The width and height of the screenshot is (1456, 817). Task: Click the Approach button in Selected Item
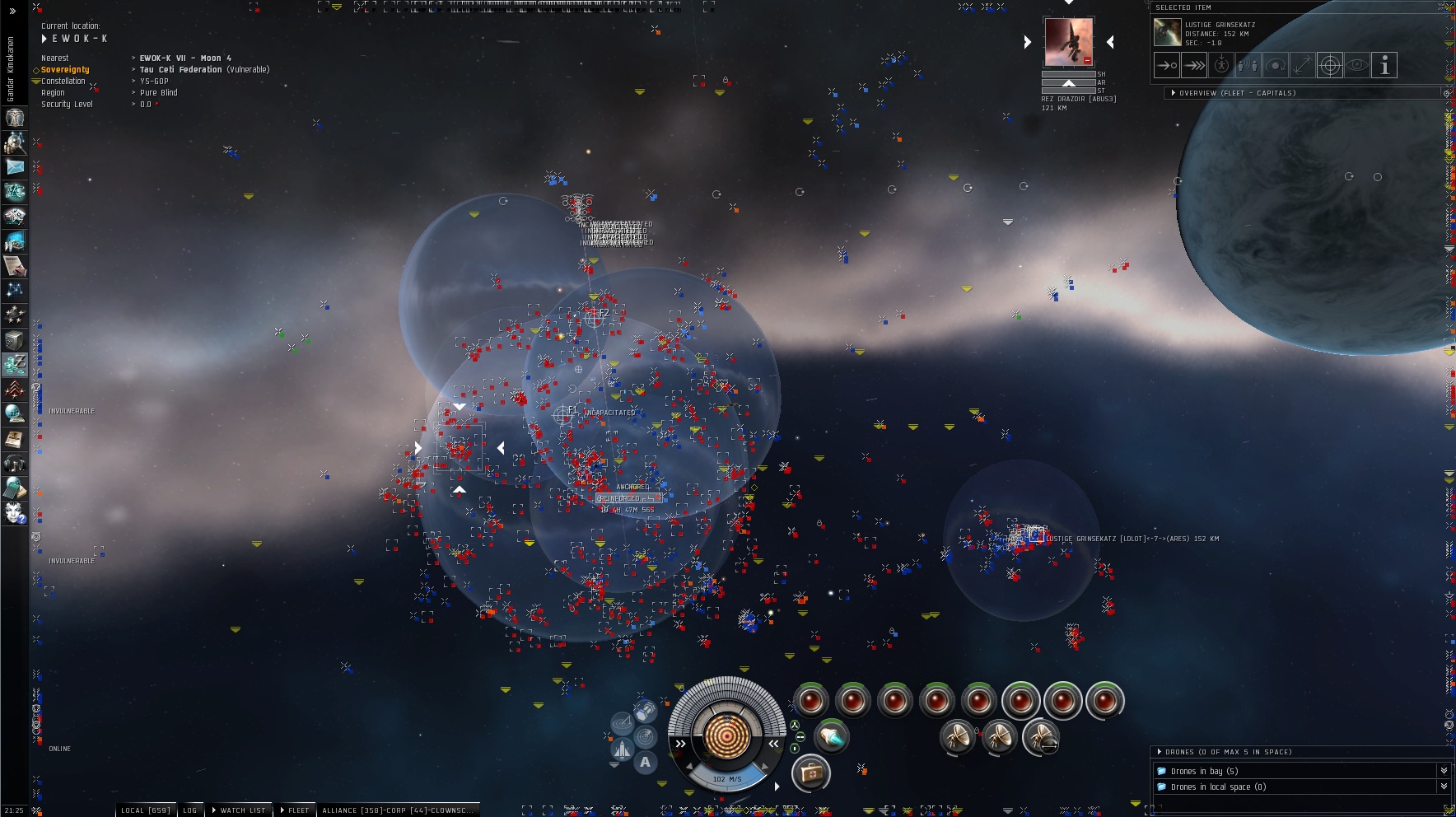pos(1166,65)
